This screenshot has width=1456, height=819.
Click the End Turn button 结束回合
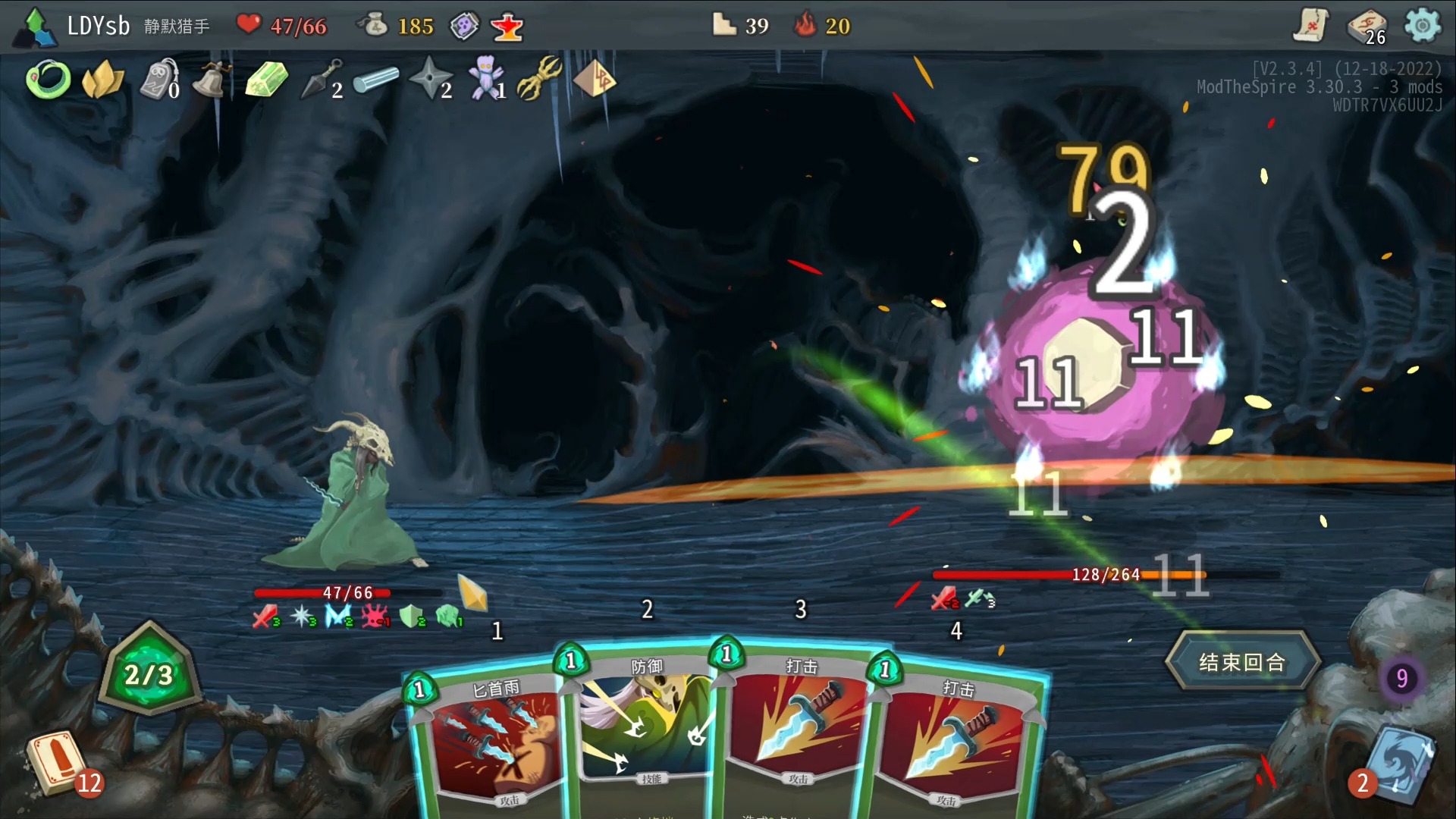[1242, 662]
